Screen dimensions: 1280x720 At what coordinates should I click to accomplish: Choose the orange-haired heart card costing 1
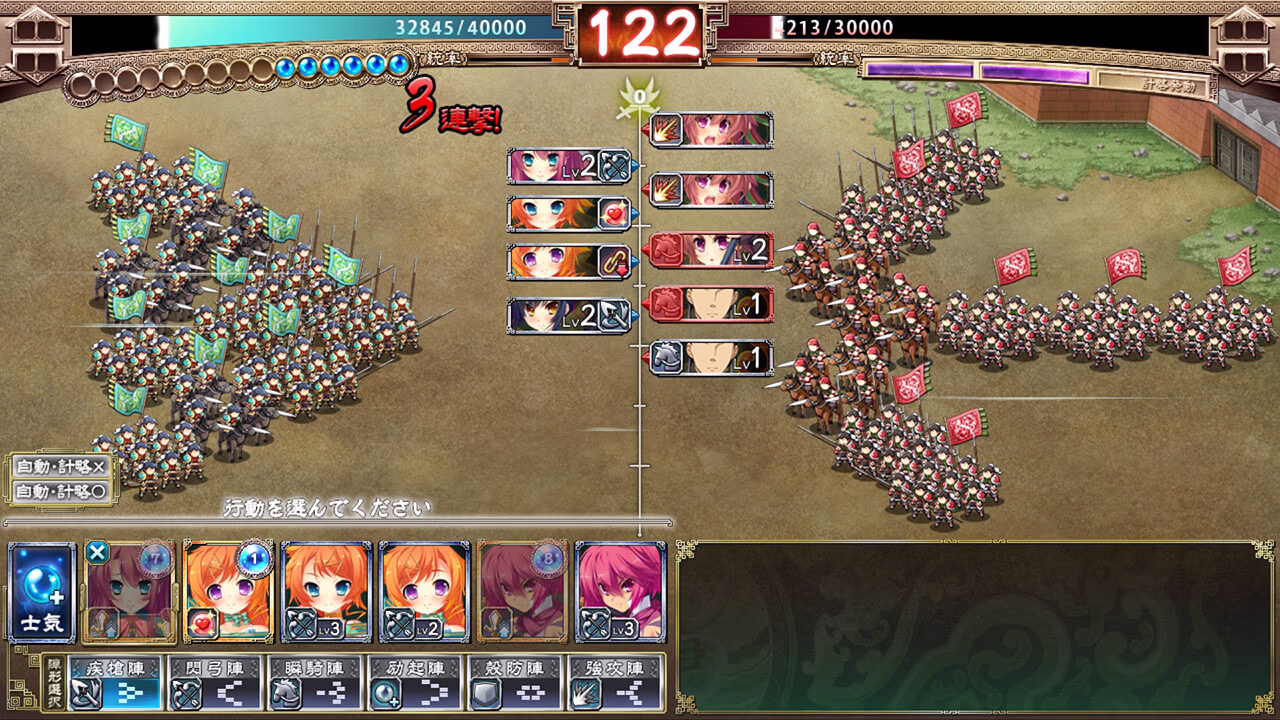tap(228, 592)
